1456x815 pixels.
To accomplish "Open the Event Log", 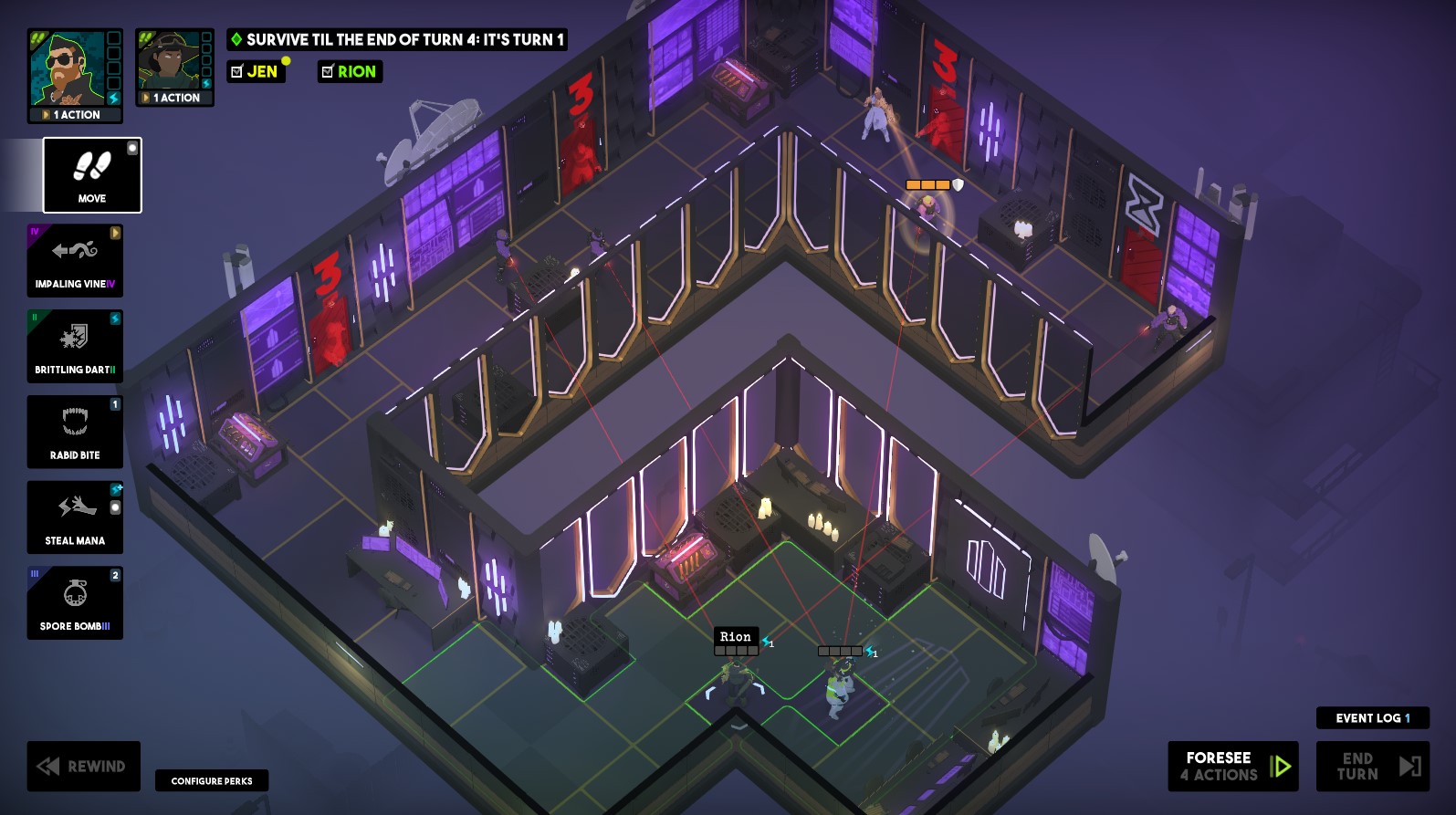I will pos(1370,718).
